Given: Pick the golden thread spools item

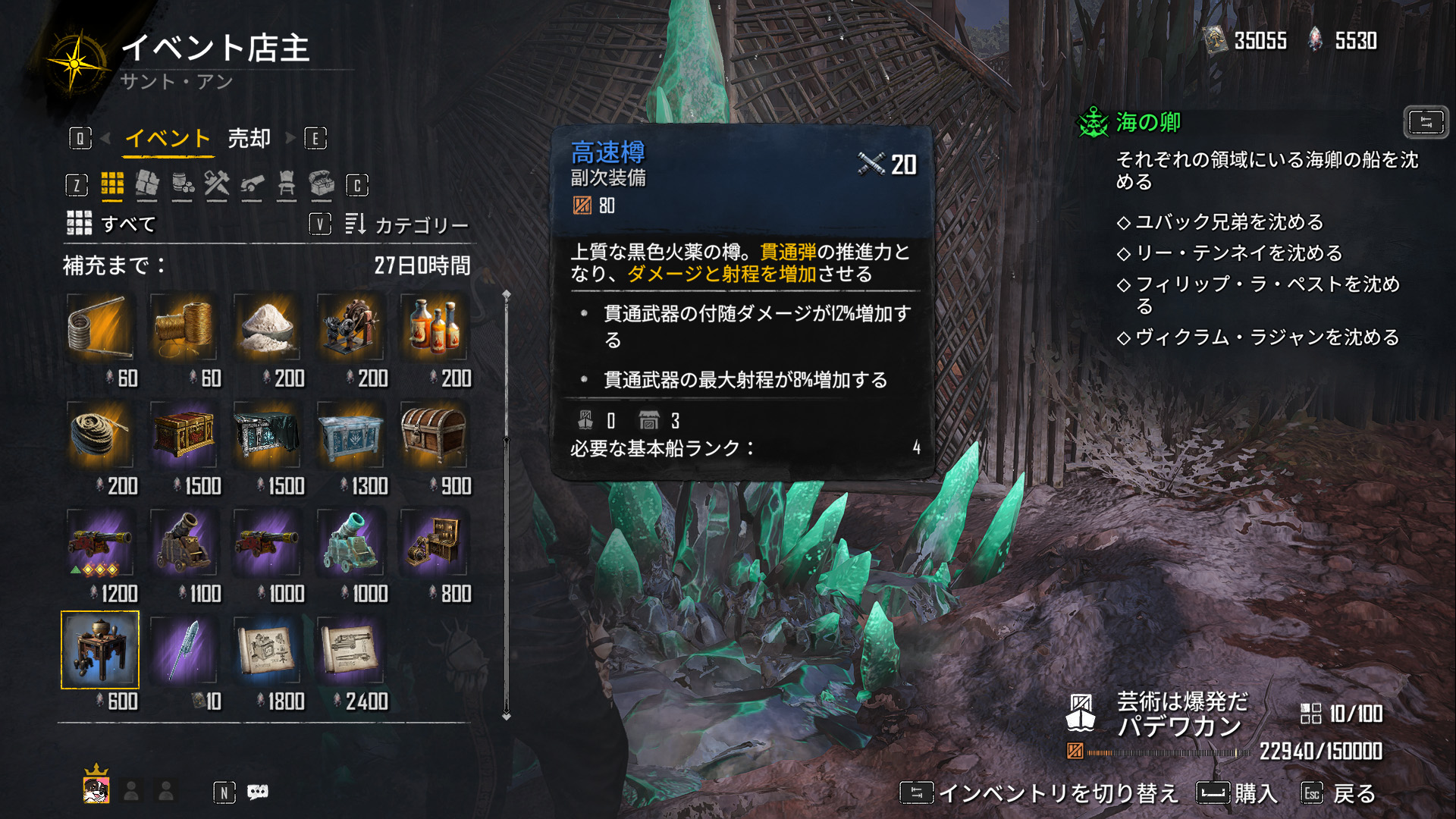Looking at the screenshot, I should [x=183, y=327].
